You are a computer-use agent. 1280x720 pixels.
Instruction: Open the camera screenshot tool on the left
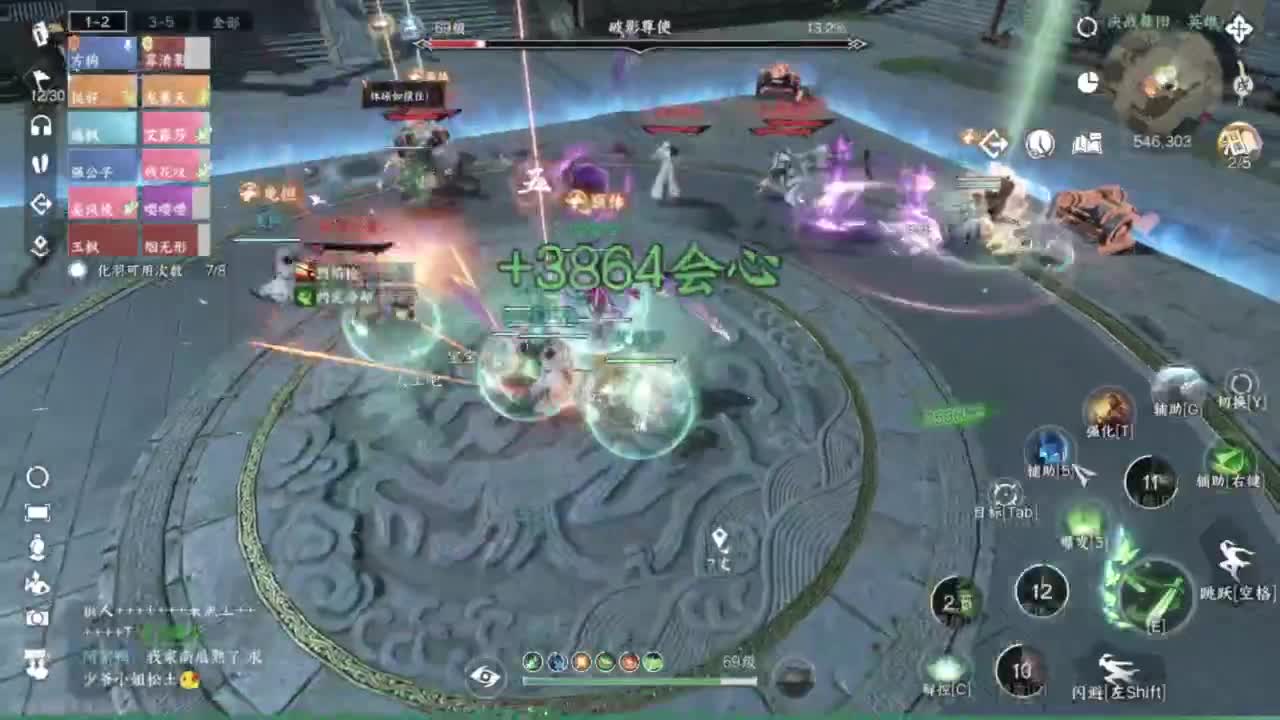37,614
